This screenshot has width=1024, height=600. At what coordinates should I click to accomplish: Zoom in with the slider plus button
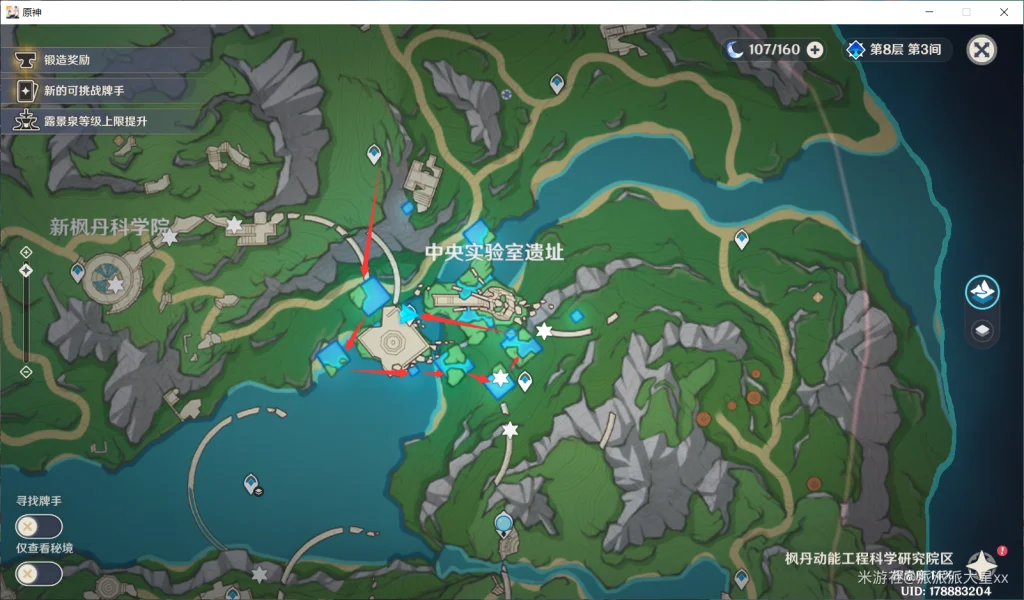(26, 251)
